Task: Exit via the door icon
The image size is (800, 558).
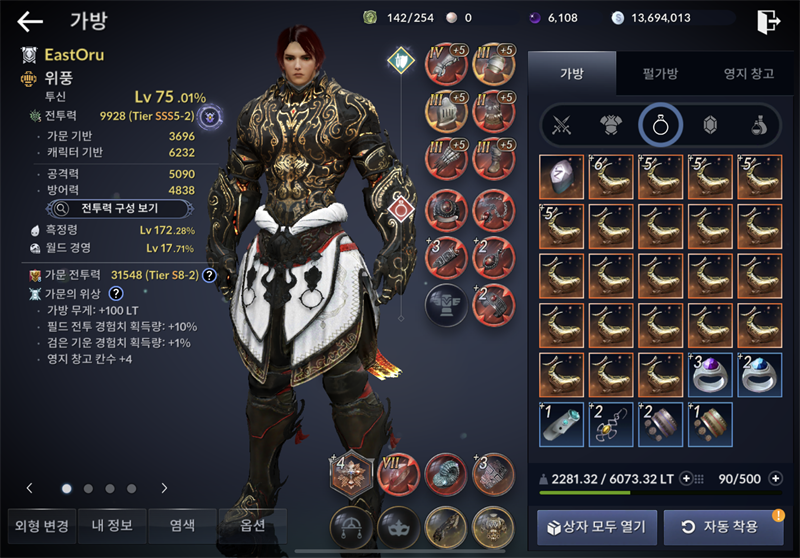Action: (x=768, y=22)
